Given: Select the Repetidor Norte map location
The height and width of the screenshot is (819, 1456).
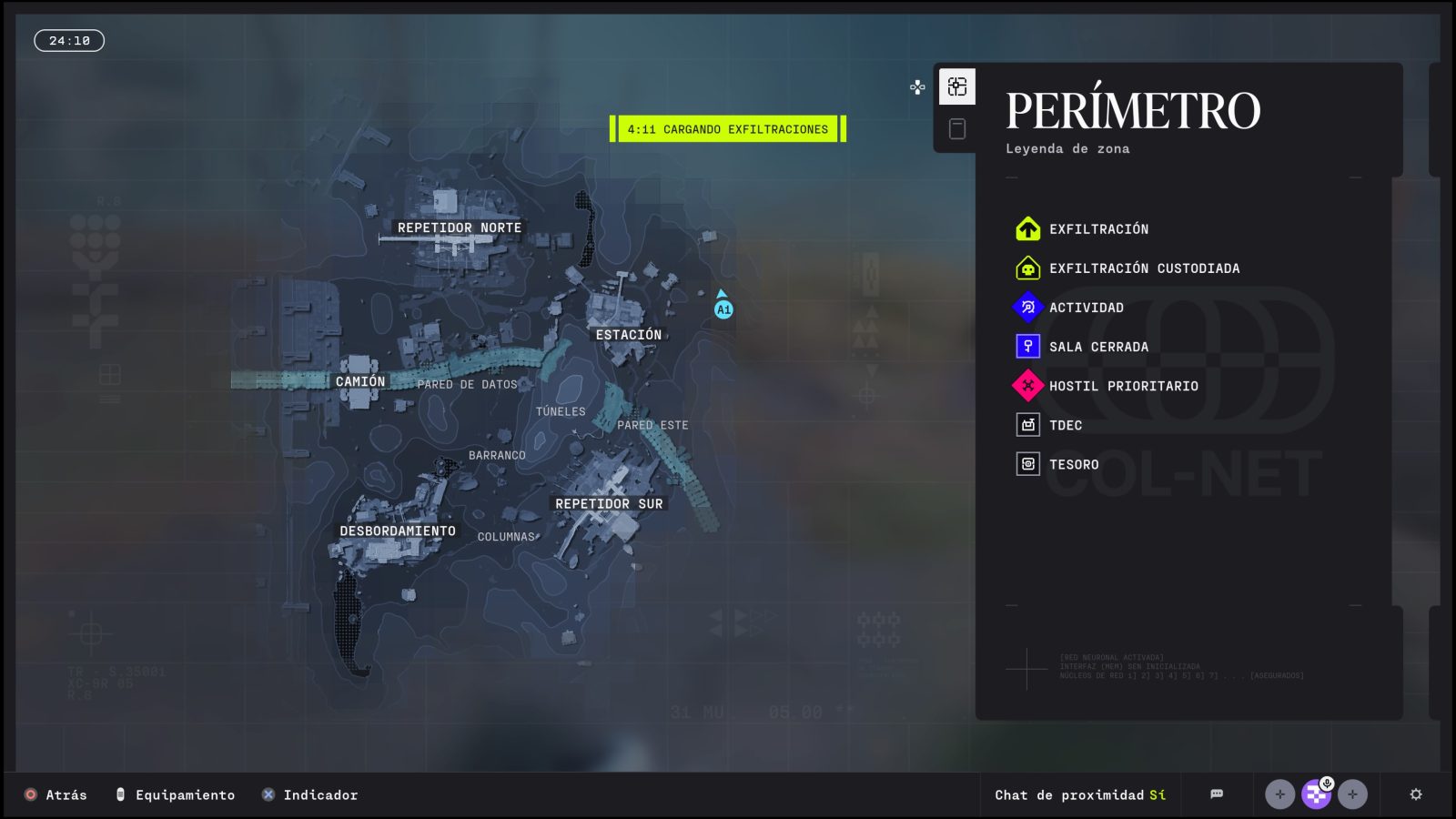Looking at the screenshot, I should coord(460,228).
